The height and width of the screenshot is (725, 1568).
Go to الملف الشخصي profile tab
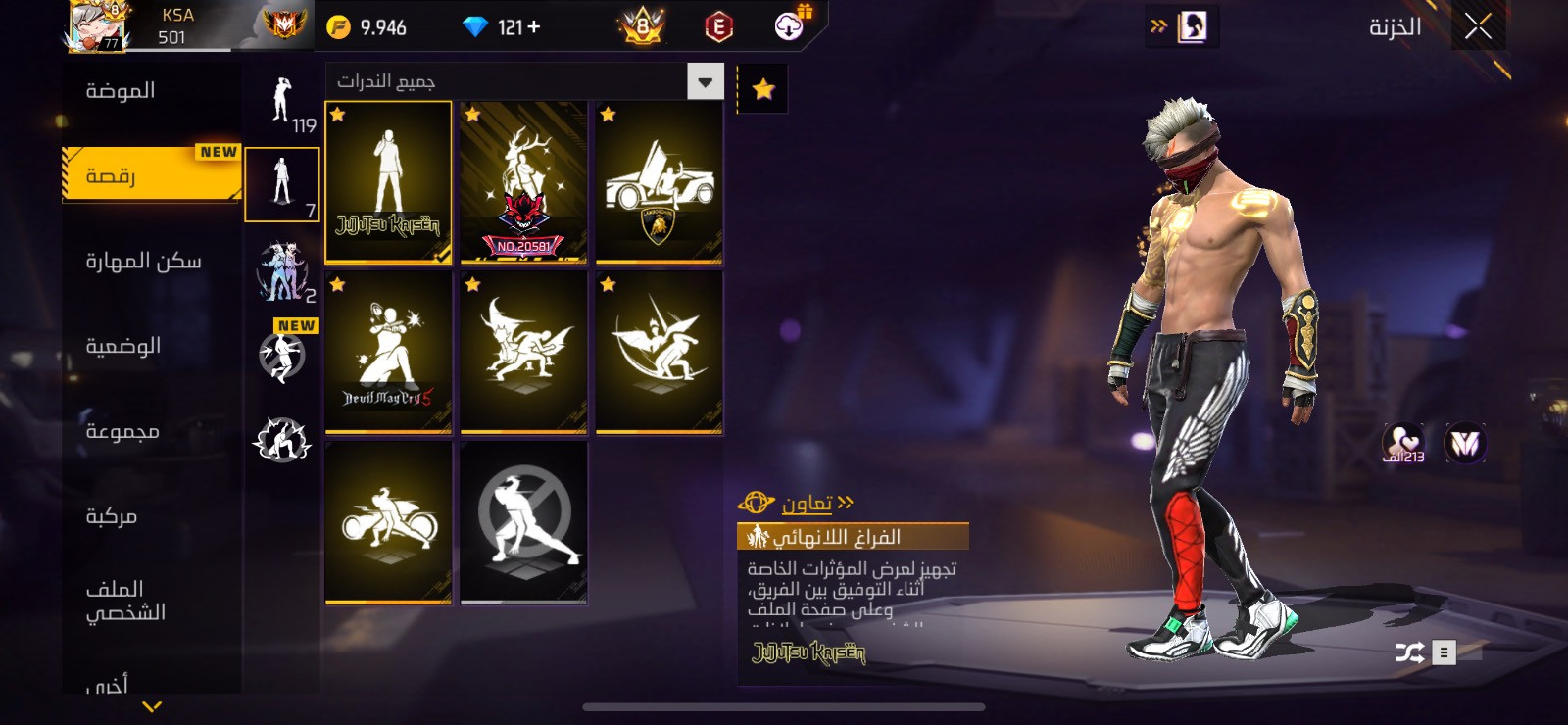(x=125, y=601)
